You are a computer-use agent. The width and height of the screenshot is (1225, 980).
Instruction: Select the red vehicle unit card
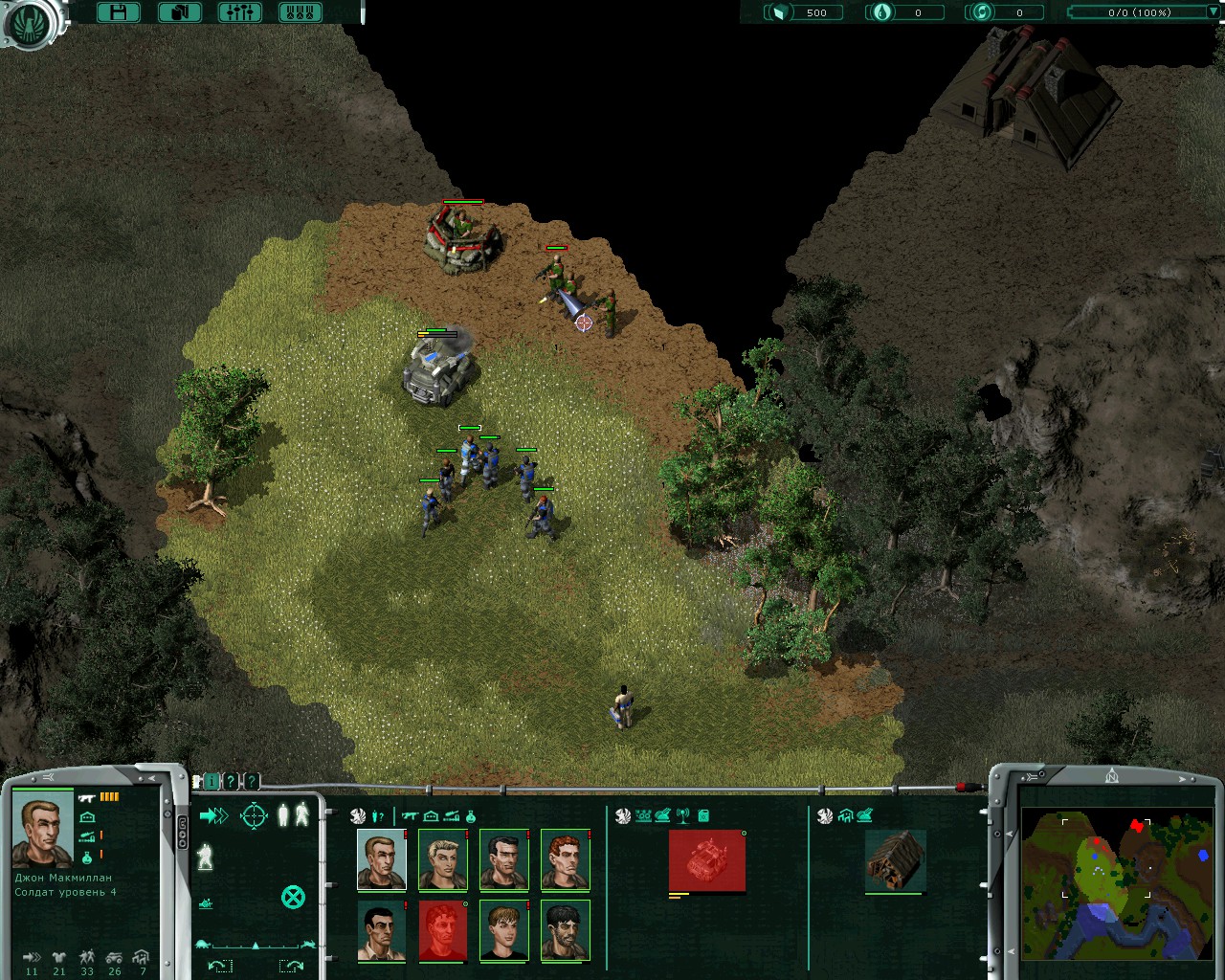tap(706, 860)
